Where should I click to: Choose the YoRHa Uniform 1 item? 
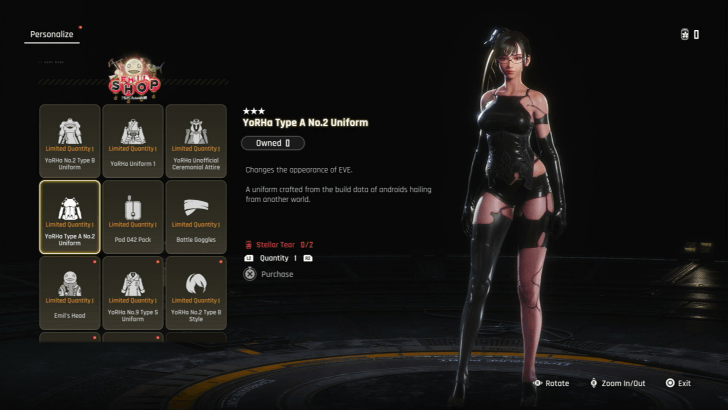point(133,141)
